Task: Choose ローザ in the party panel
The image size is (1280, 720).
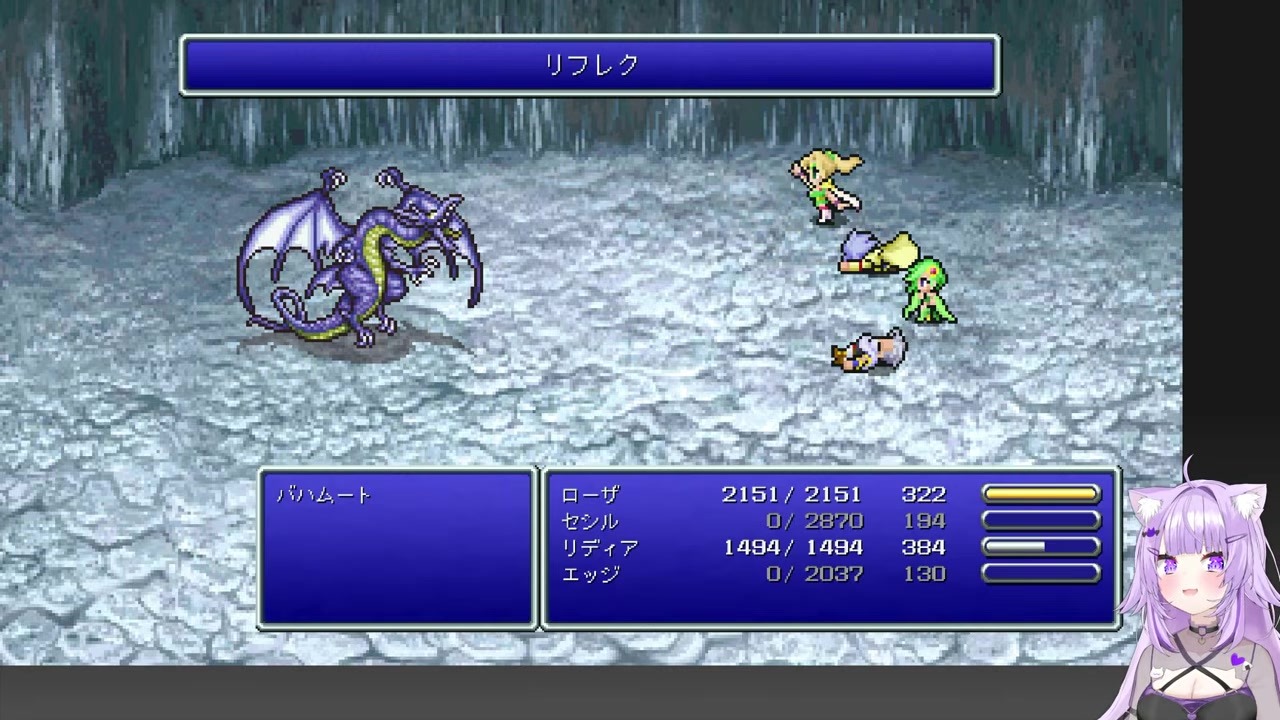Action: click(x=590, y=495)
